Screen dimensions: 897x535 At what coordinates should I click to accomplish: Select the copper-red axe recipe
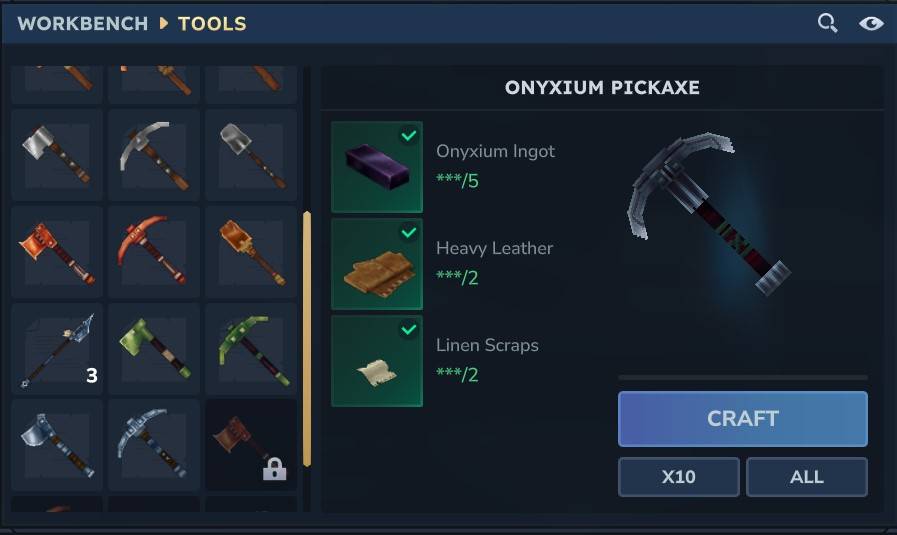click(57, 251)
